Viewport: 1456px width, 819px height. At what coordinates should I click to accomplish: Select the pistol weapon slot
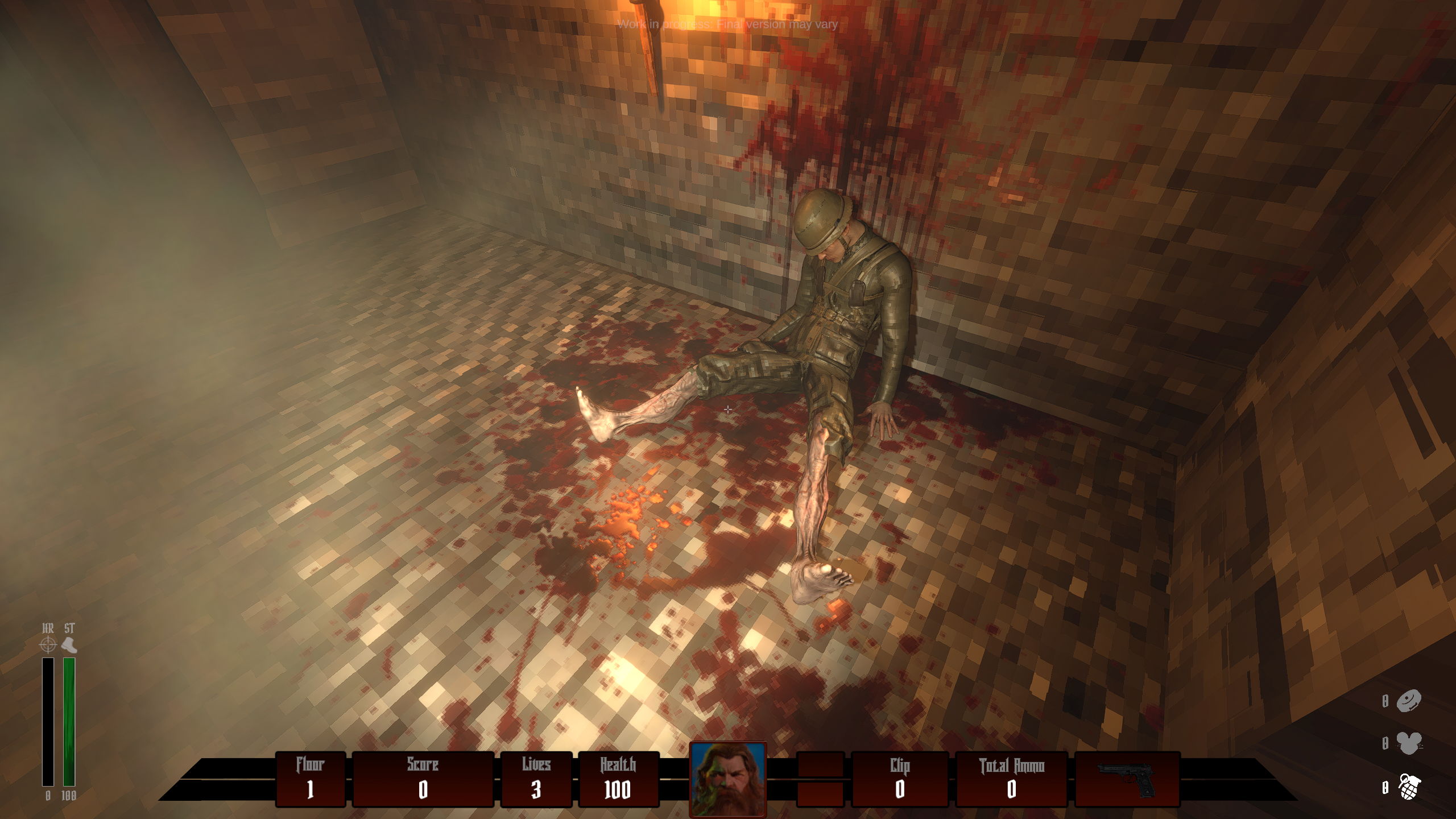1127,779
